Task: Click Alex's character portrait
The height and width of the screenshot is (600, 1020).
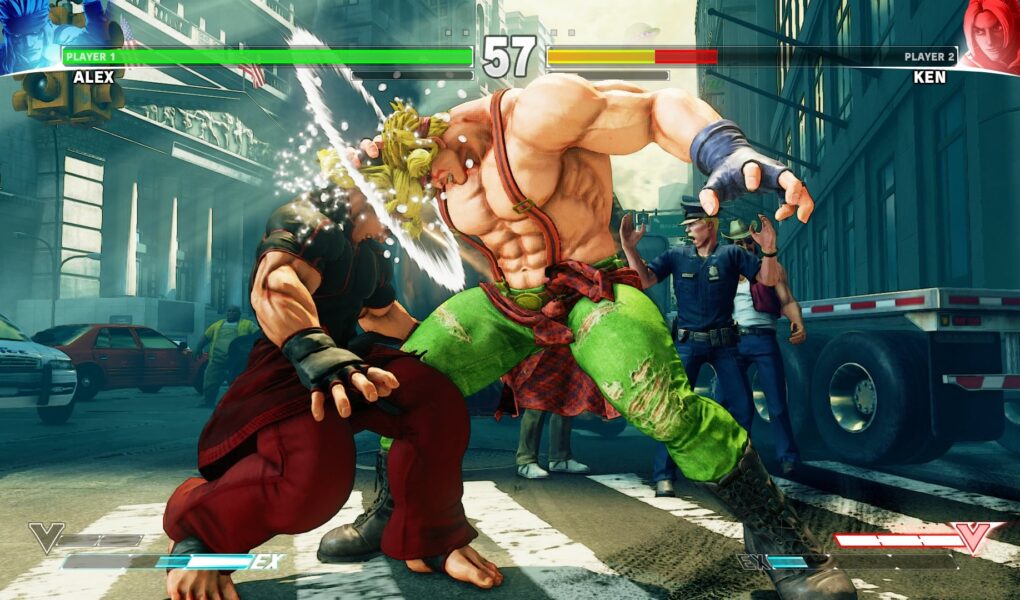Action: coord(28,35)
